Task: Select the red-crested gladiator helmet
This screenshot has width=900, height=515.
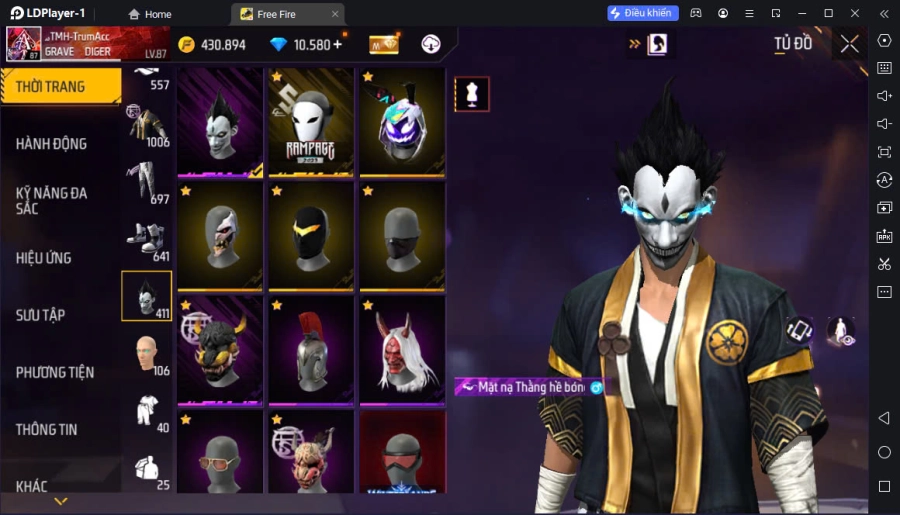Action: (311, 350)
